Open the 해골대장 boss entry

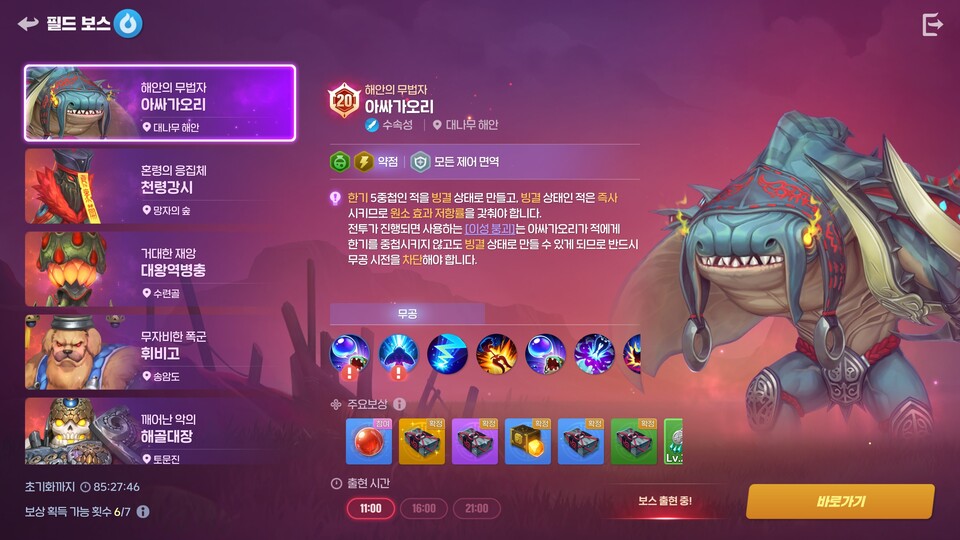point(160,431)
